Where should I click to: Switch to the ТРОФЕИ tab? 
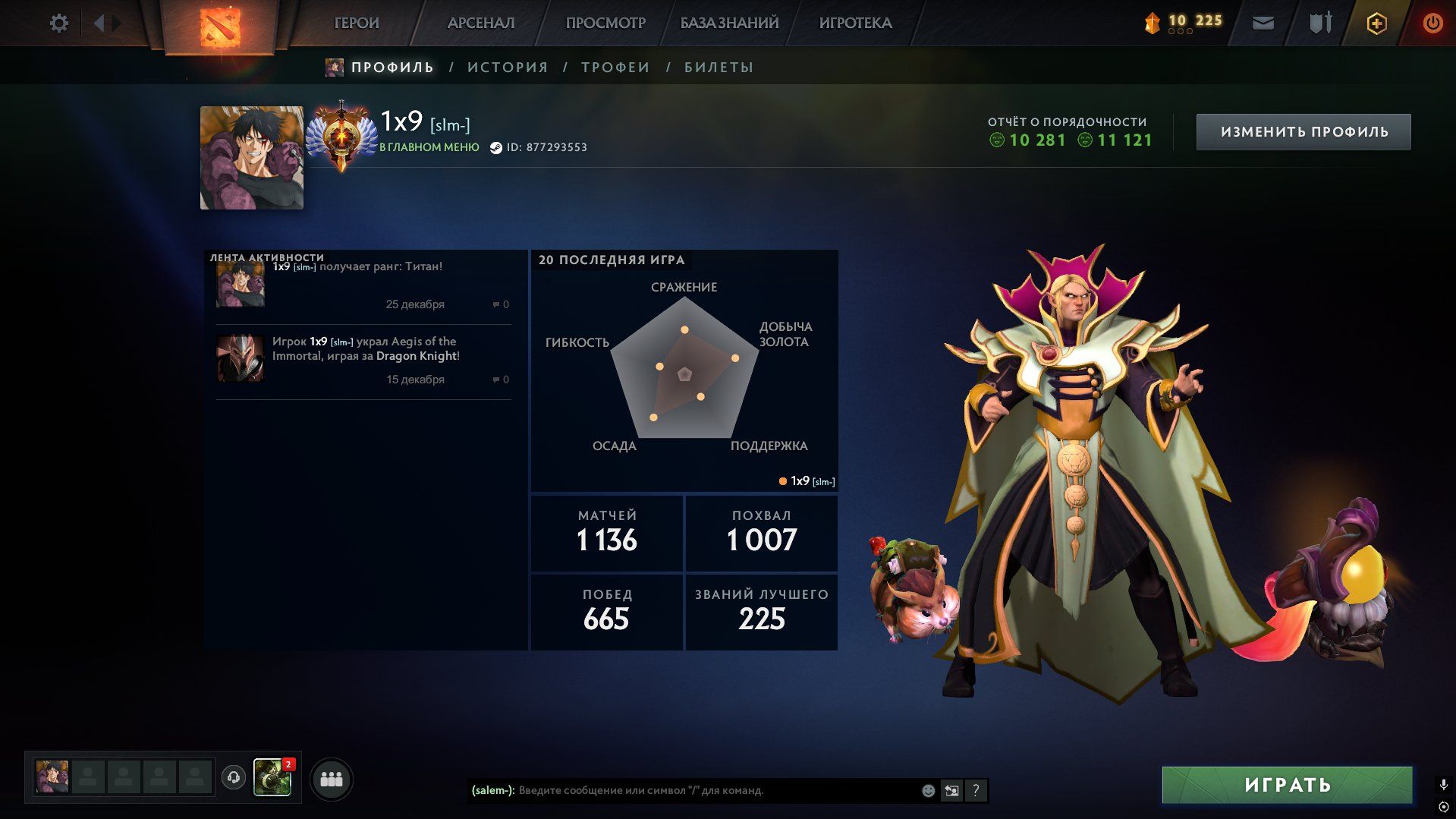615,68
